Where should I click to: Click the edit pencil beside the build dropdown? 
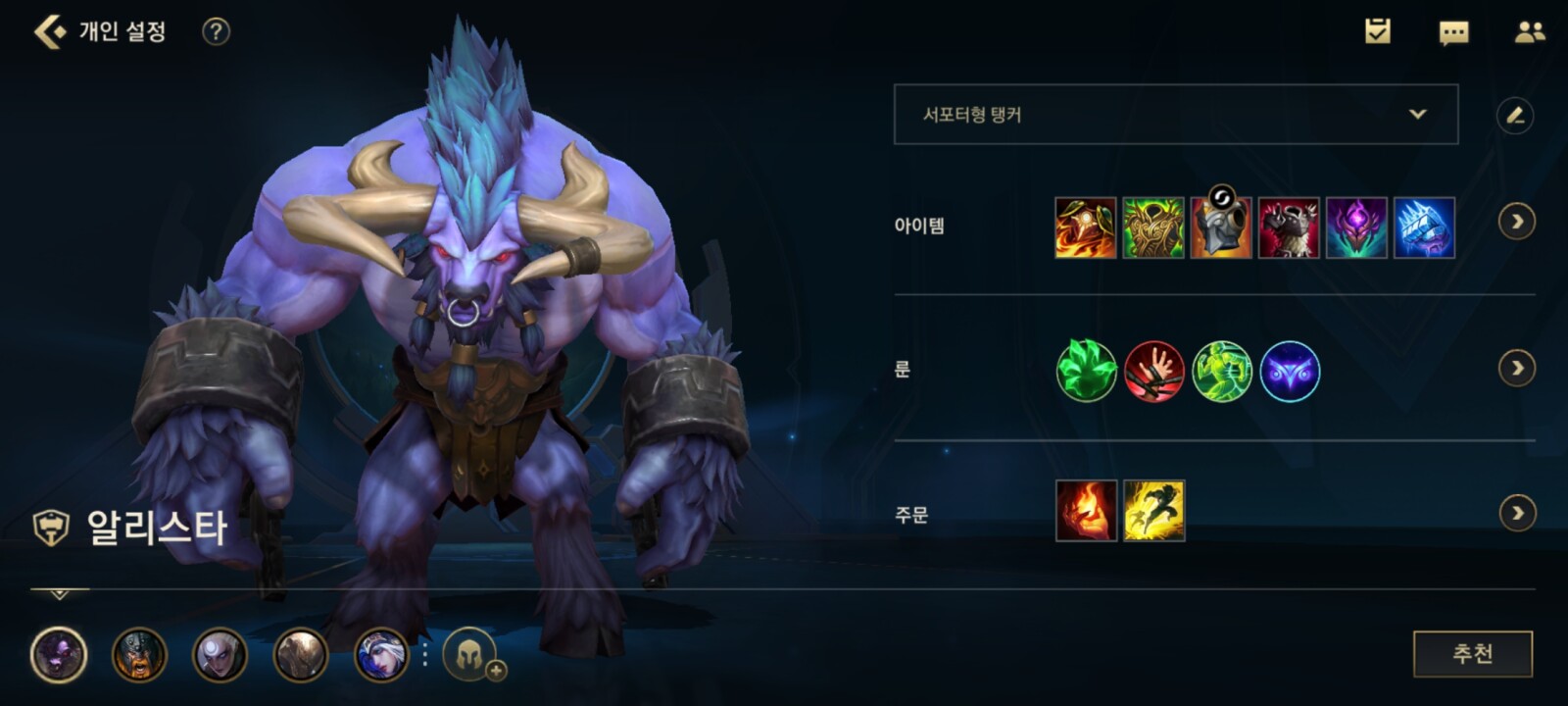(x=1515, y=115)
